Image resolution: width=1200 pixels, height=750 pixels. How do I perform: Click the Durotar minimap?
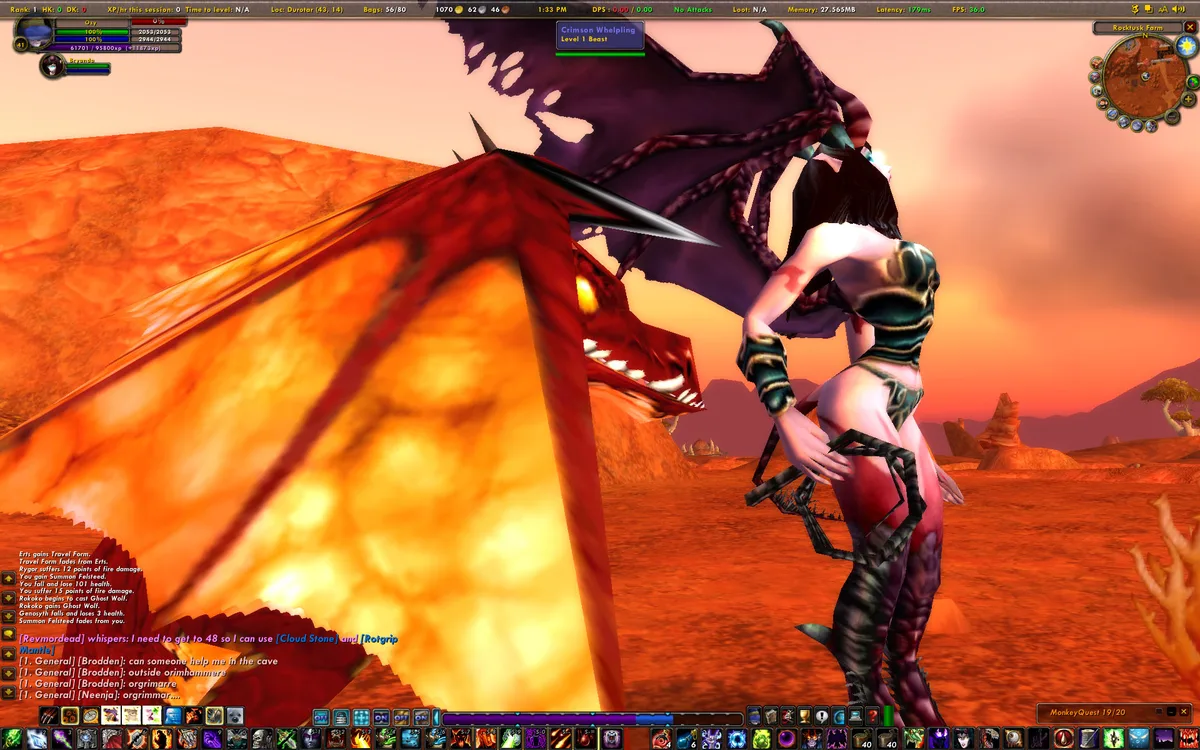(1144, 82)
